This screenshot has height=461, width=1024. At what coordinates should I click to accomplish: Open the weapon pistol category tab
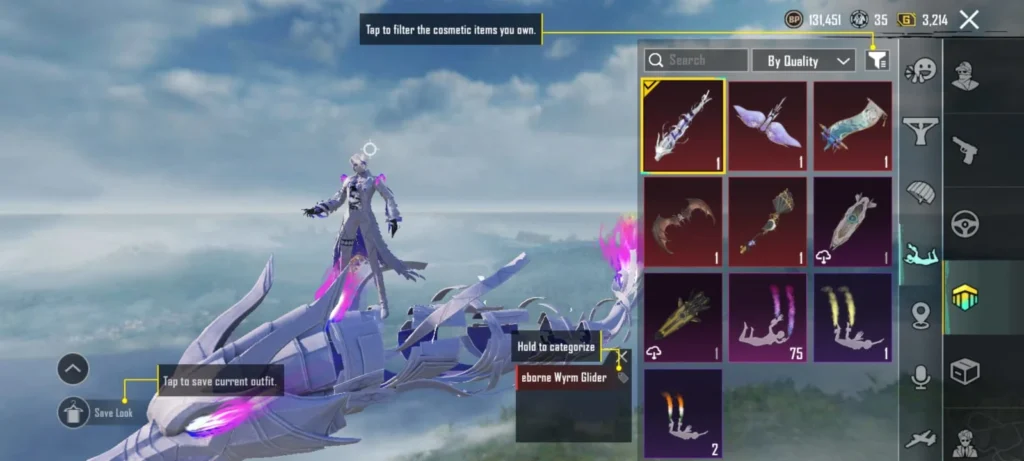tap(966, 149)
